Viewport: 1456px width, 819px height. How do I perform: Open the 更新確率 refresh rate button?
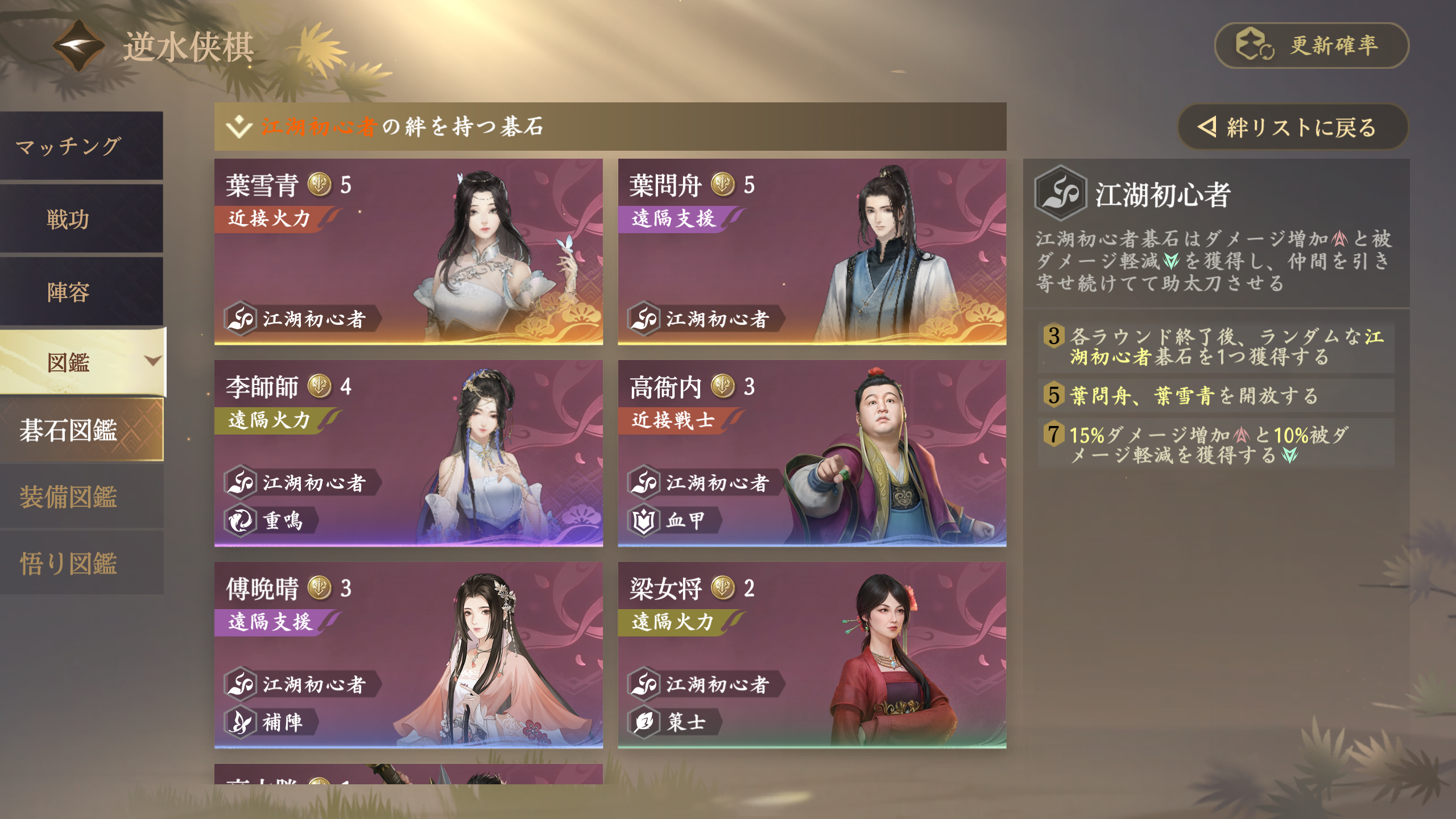click(x=1311, y=45)
